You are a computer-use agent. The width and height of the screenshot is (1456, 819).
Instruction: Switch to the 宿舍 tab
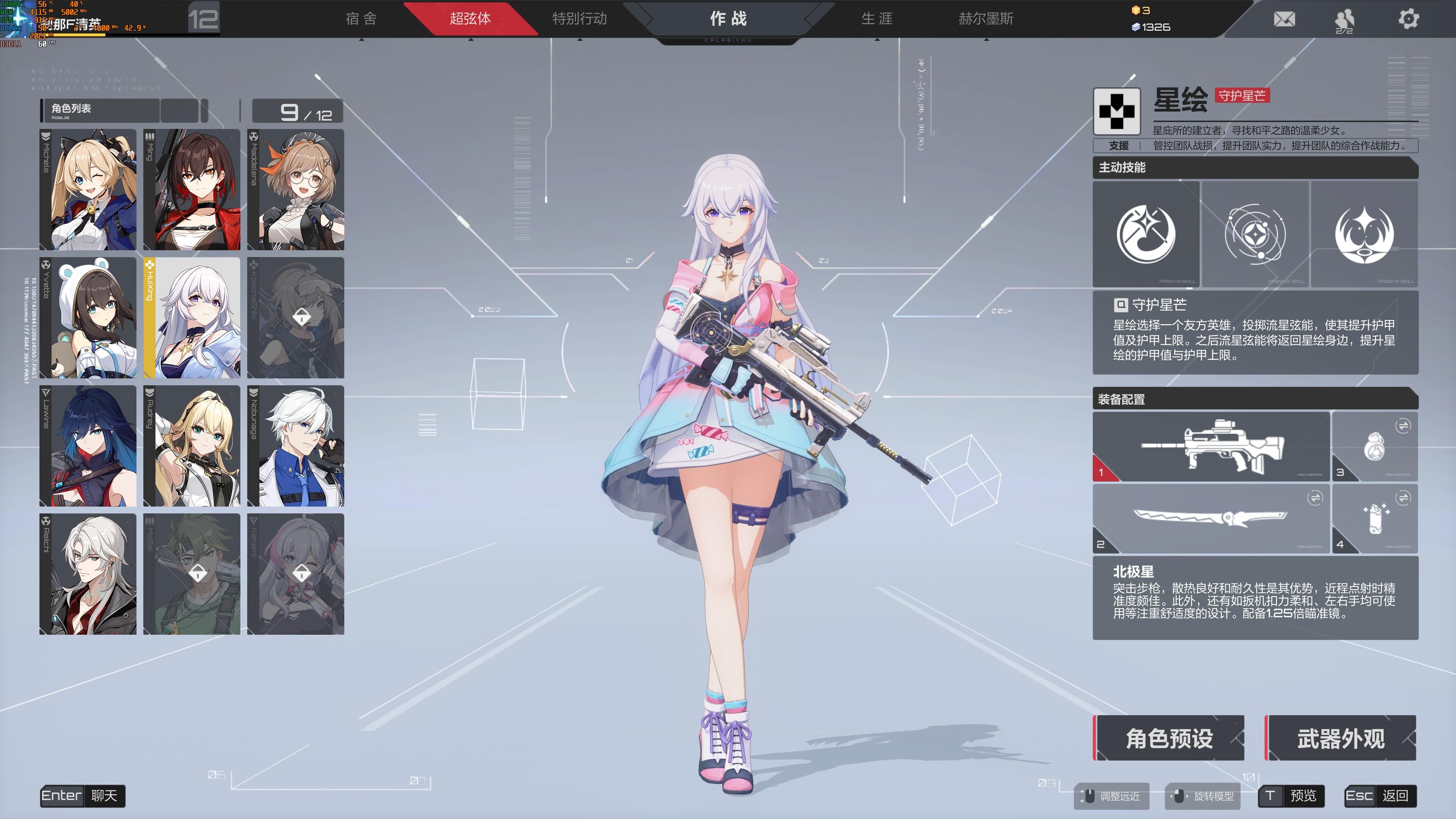361,19
